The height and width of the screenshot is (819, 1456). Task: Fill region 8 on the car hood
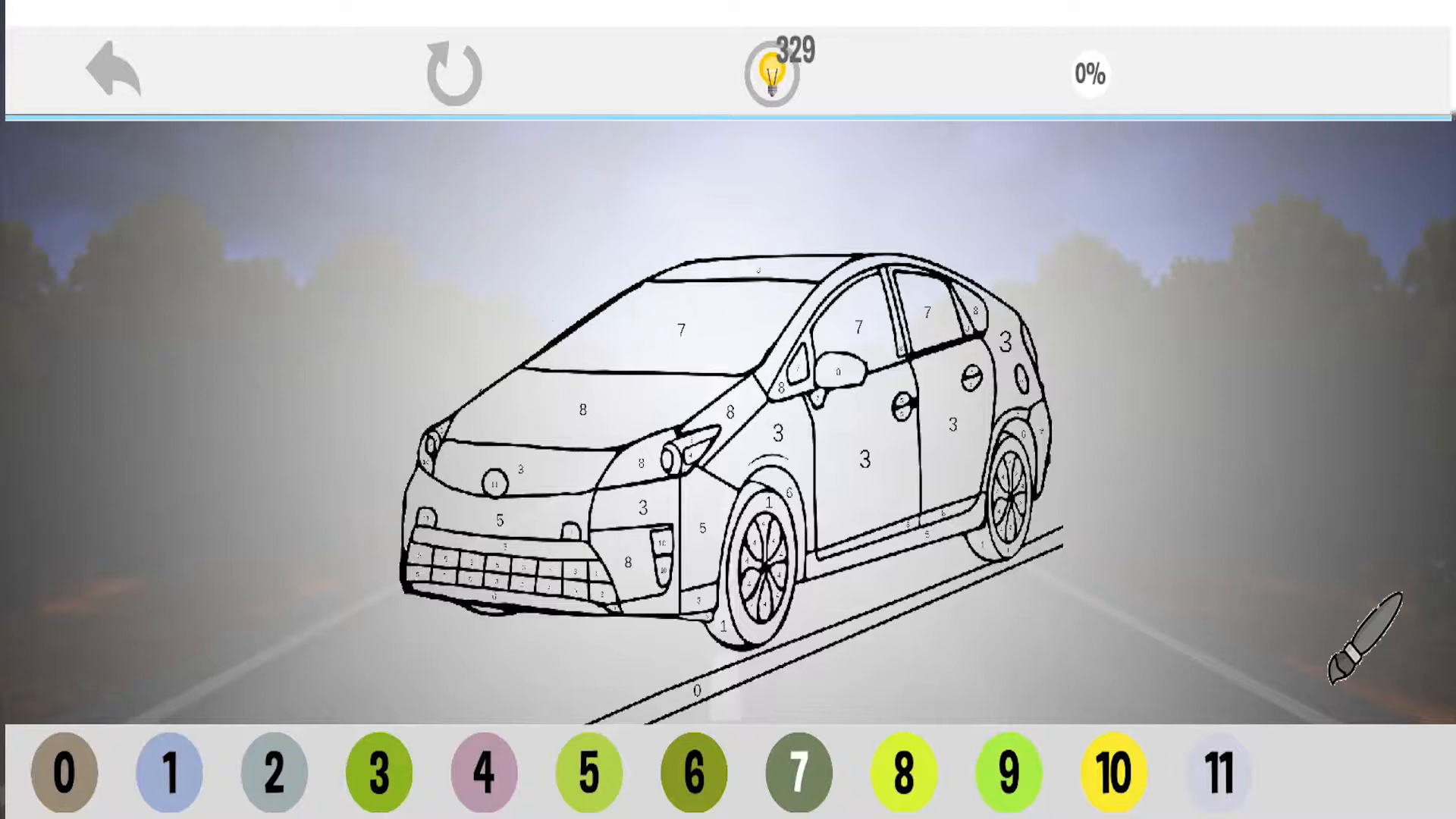[x=582, y=409]
